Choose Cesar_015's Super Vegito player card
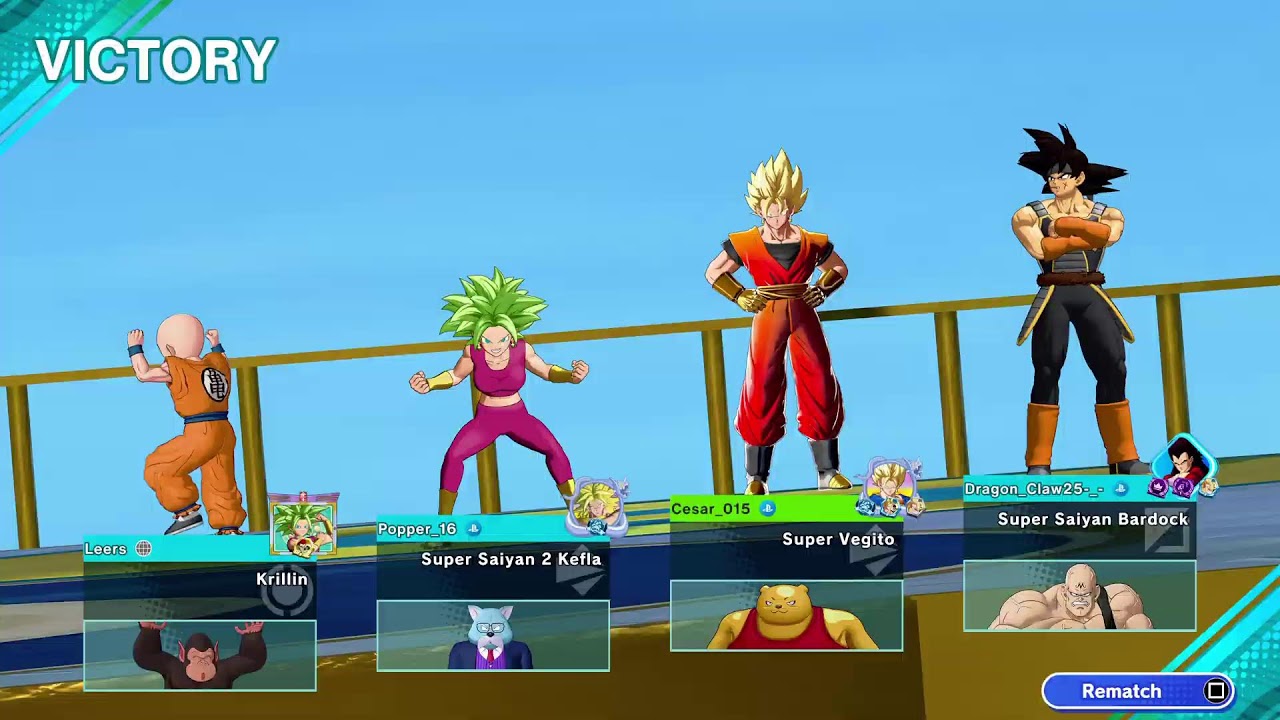Viewport: 1280px width, 720px height. (x=786, y=538)
